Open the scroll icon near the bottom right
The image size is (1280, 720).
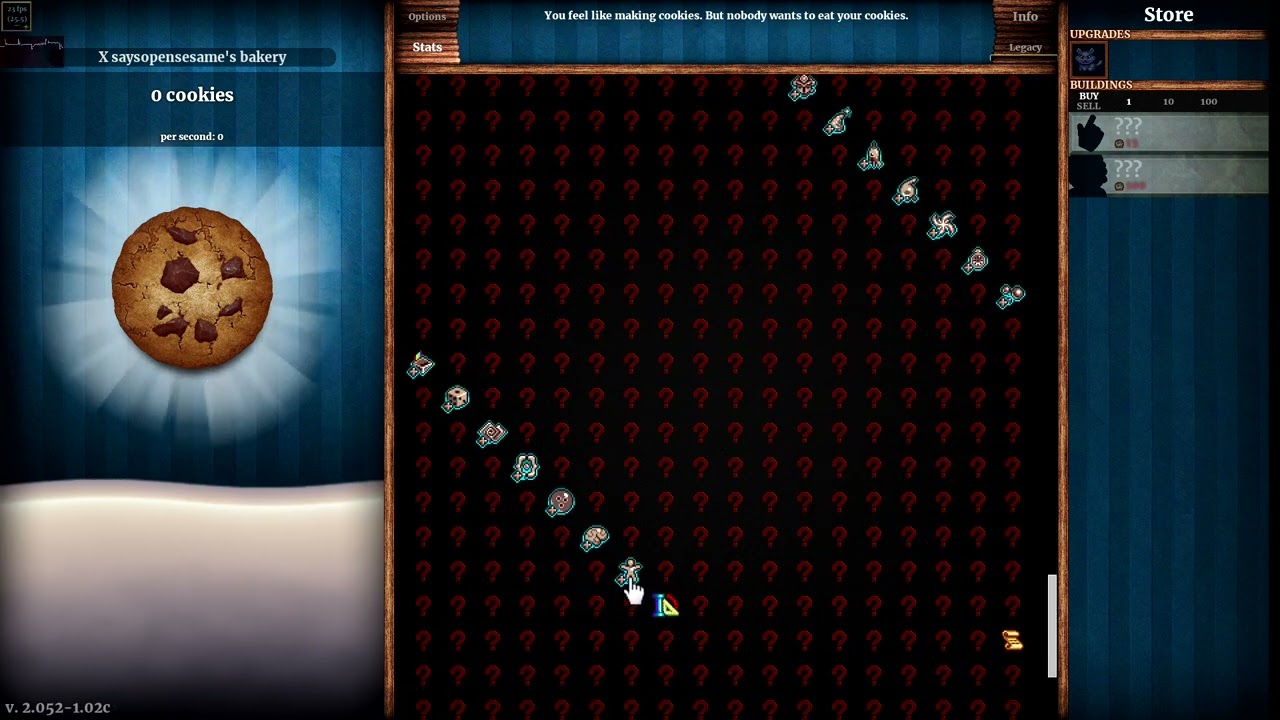point(1012,640)
